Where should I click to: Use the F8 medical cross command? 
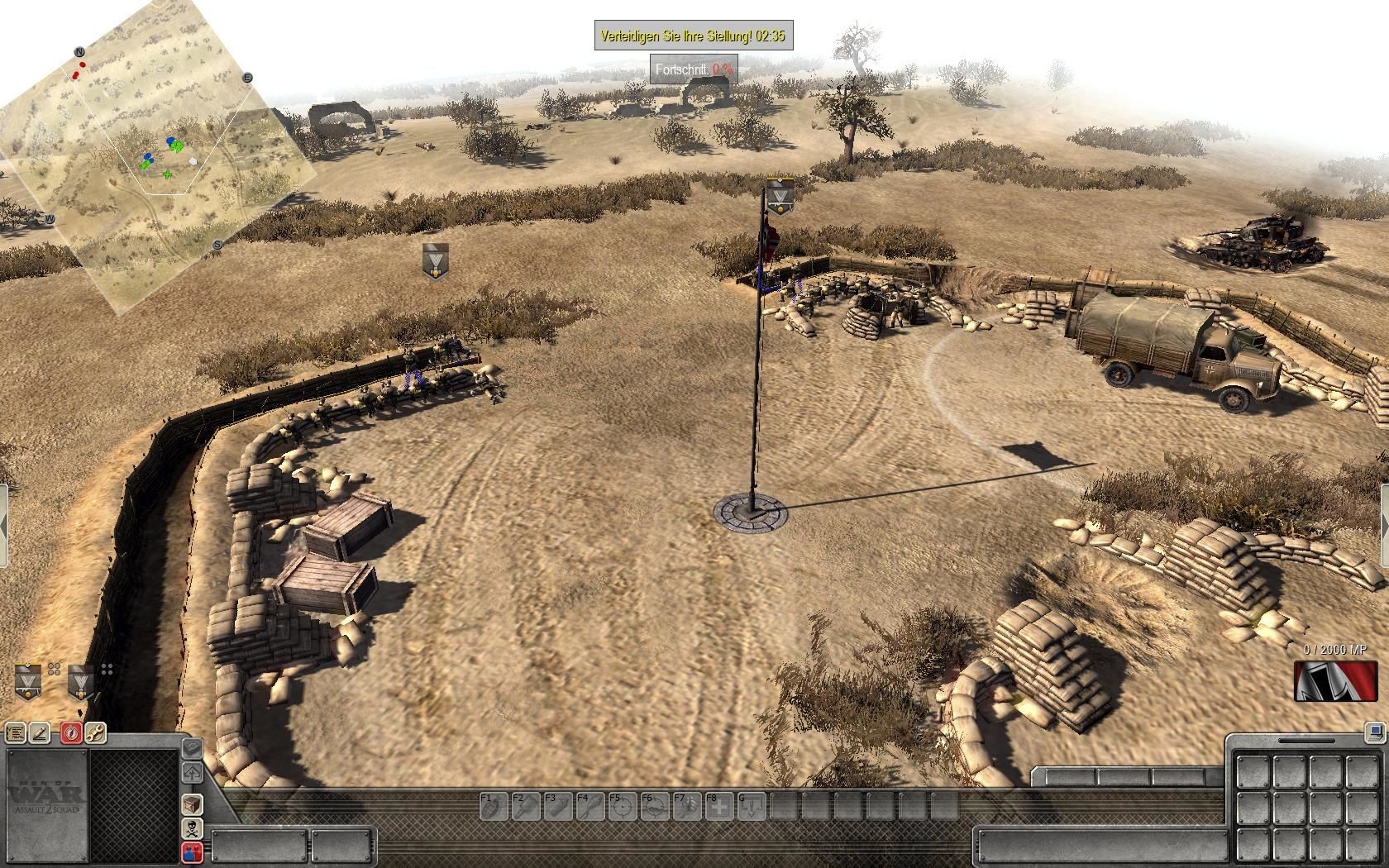pyautogui.click(x=718, y=806)
